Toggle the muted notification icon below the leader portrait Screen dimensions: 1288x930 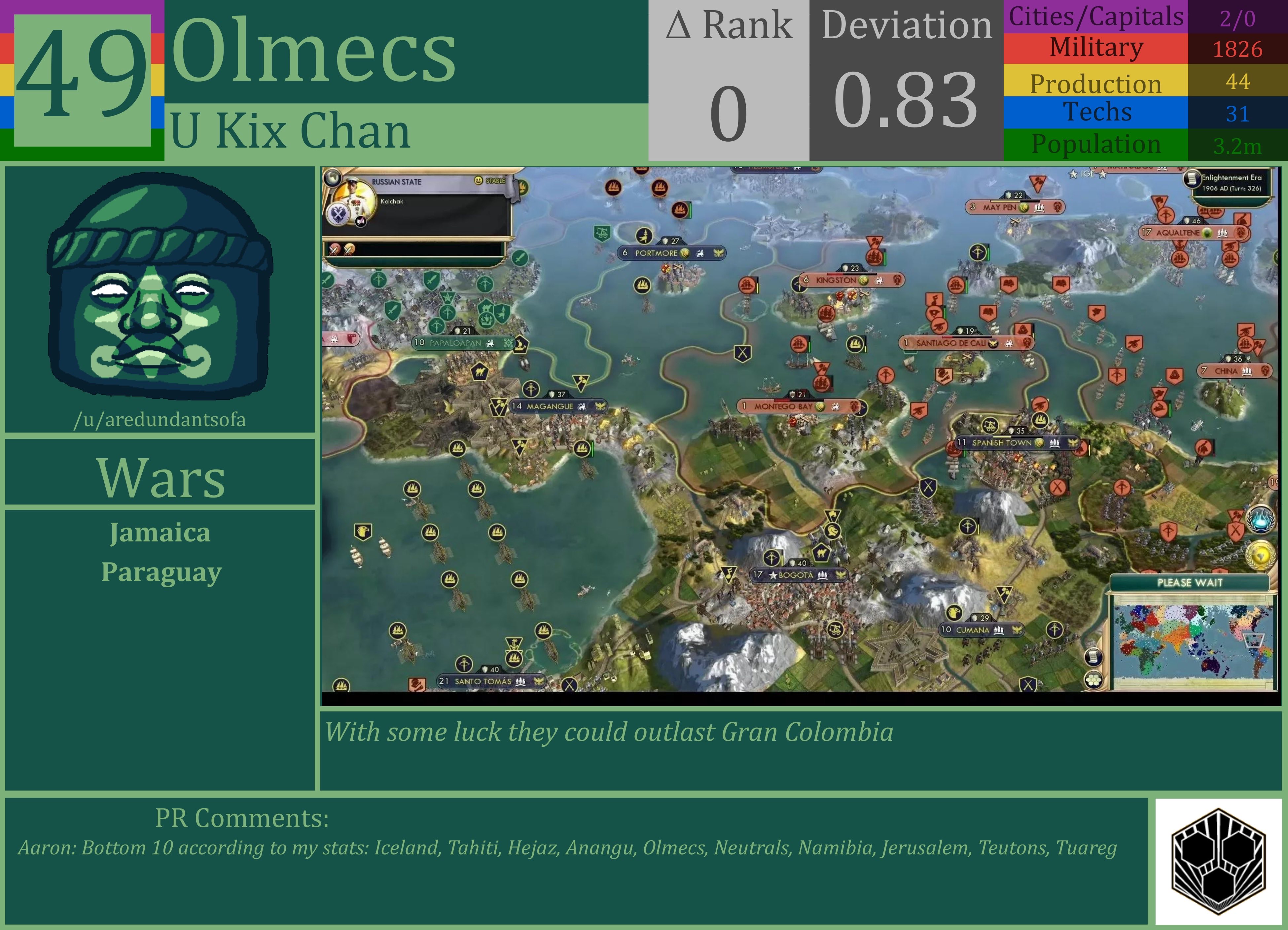click(361, 222)
